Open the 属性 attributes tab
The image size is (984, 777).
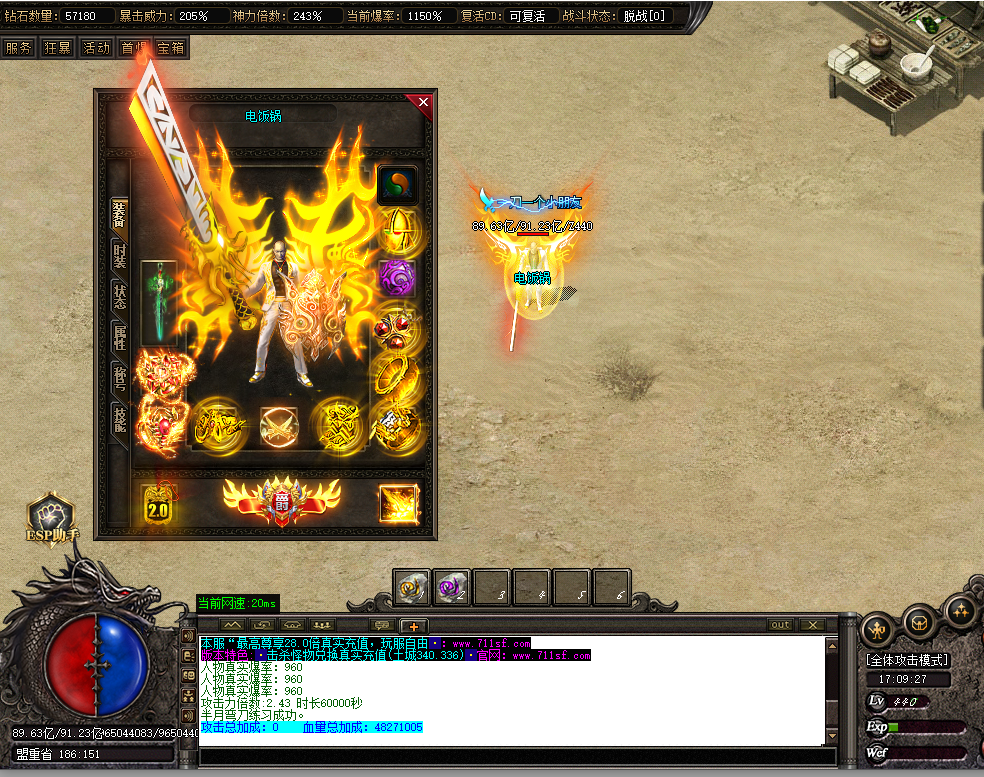coord(119,336)
